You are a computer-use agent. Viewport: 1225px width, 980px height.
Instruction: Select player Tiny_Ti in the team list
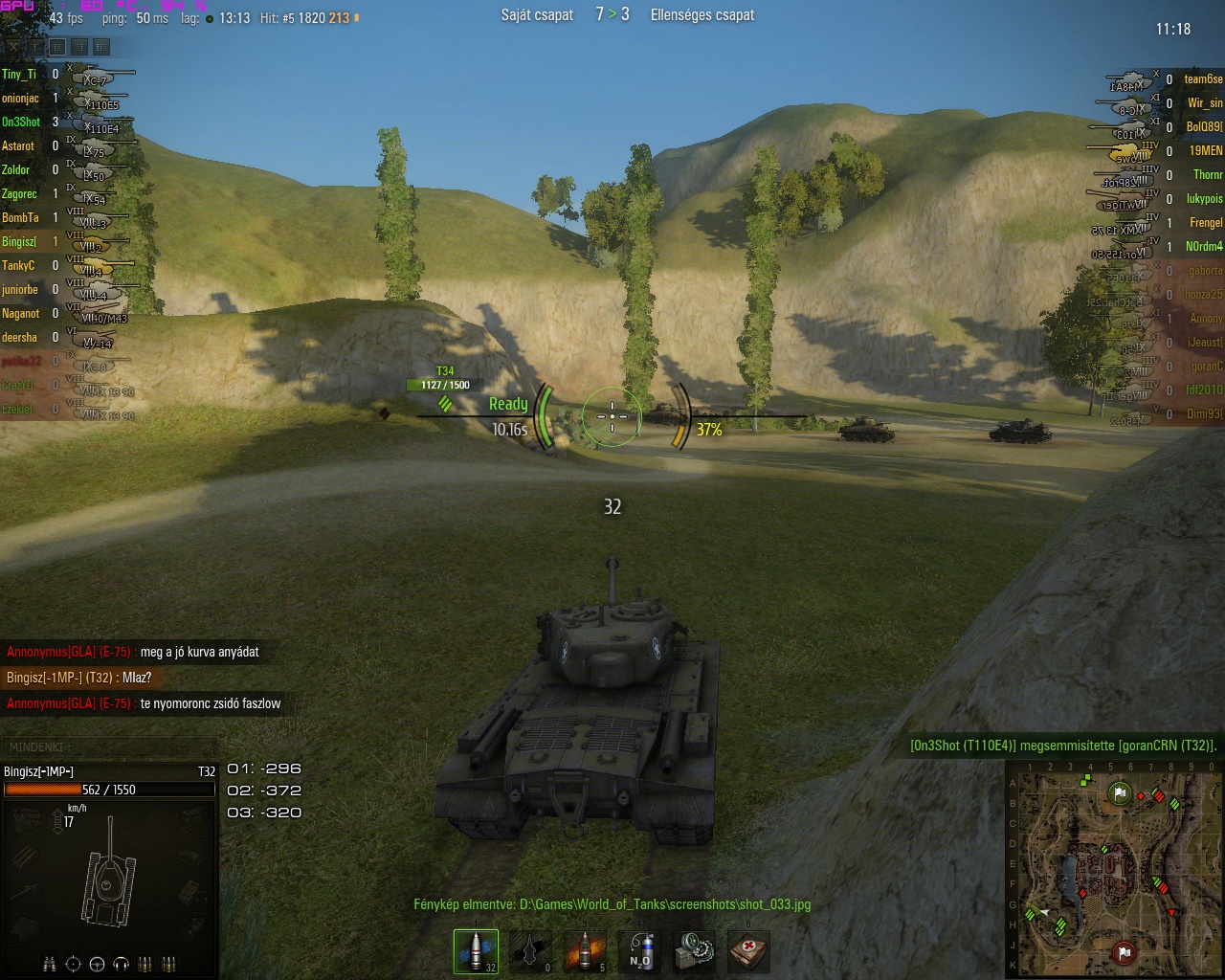click(19, 75)
